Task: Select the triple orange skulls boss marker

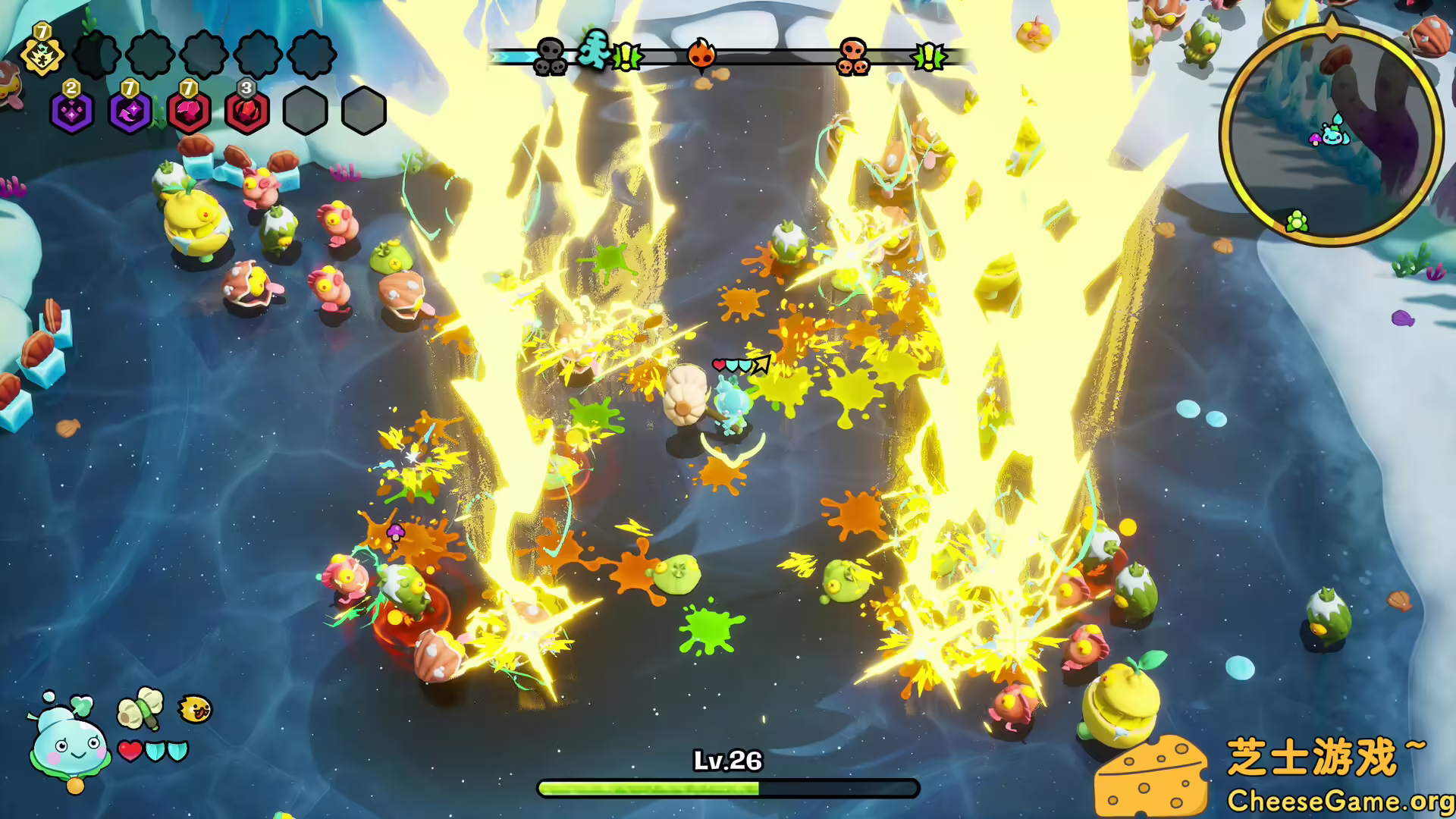Action: (852, 55)
